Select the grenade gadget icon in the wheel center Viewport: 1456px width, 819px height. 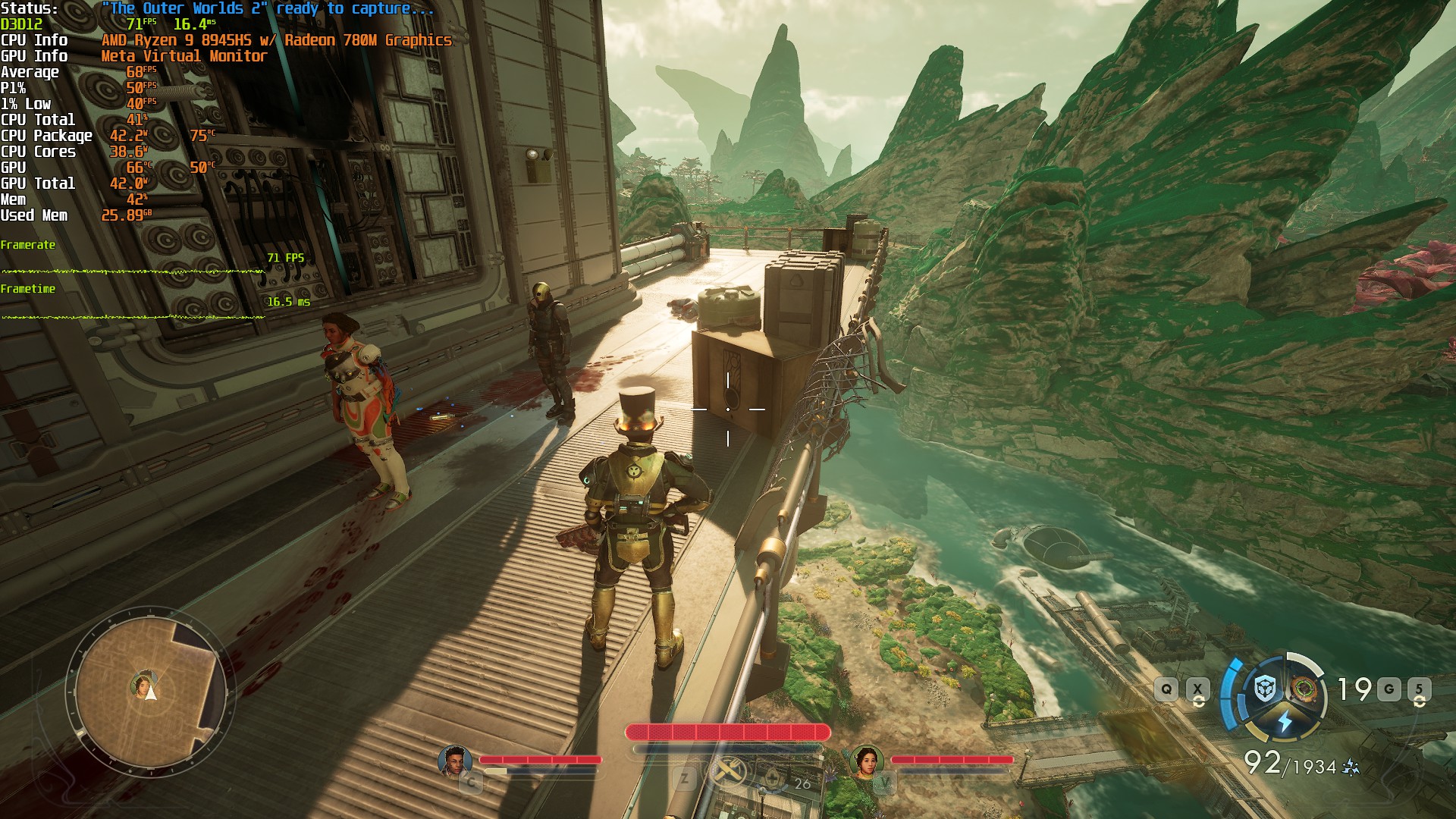tap(1304, 687)
